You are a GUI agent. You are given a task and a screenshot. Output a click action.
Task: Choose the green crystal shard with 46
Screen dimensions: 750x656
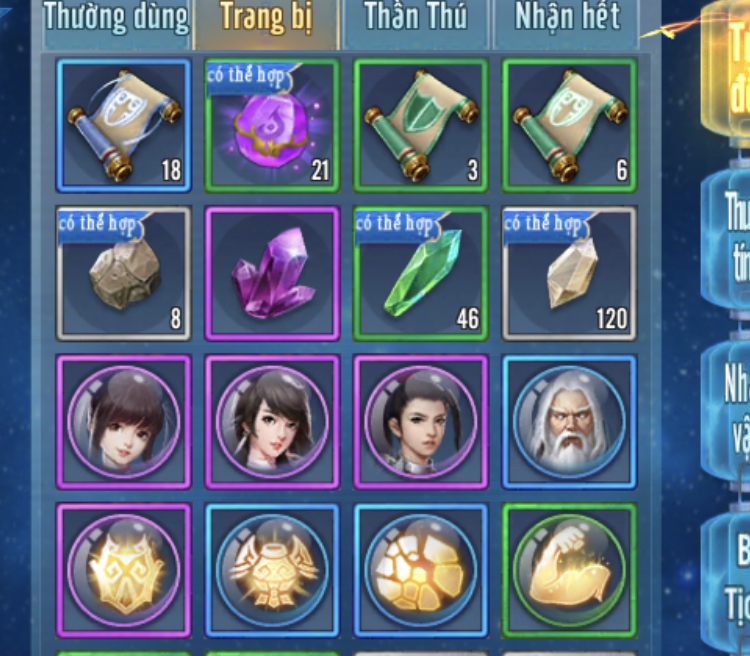click(x=421, y=273)
